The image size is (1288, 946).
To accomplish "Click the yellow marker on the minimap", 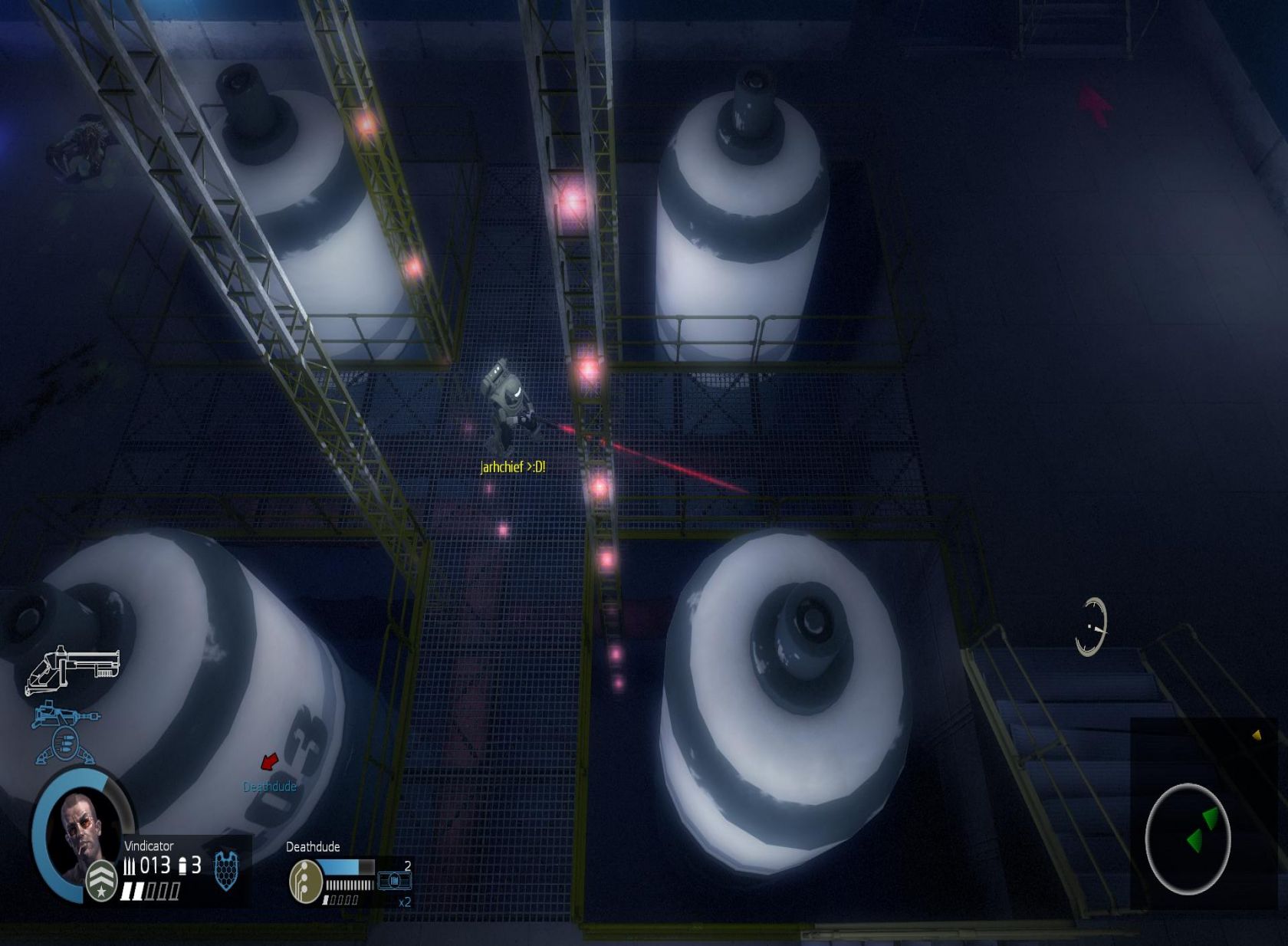I will click(x=1257, y=735).
